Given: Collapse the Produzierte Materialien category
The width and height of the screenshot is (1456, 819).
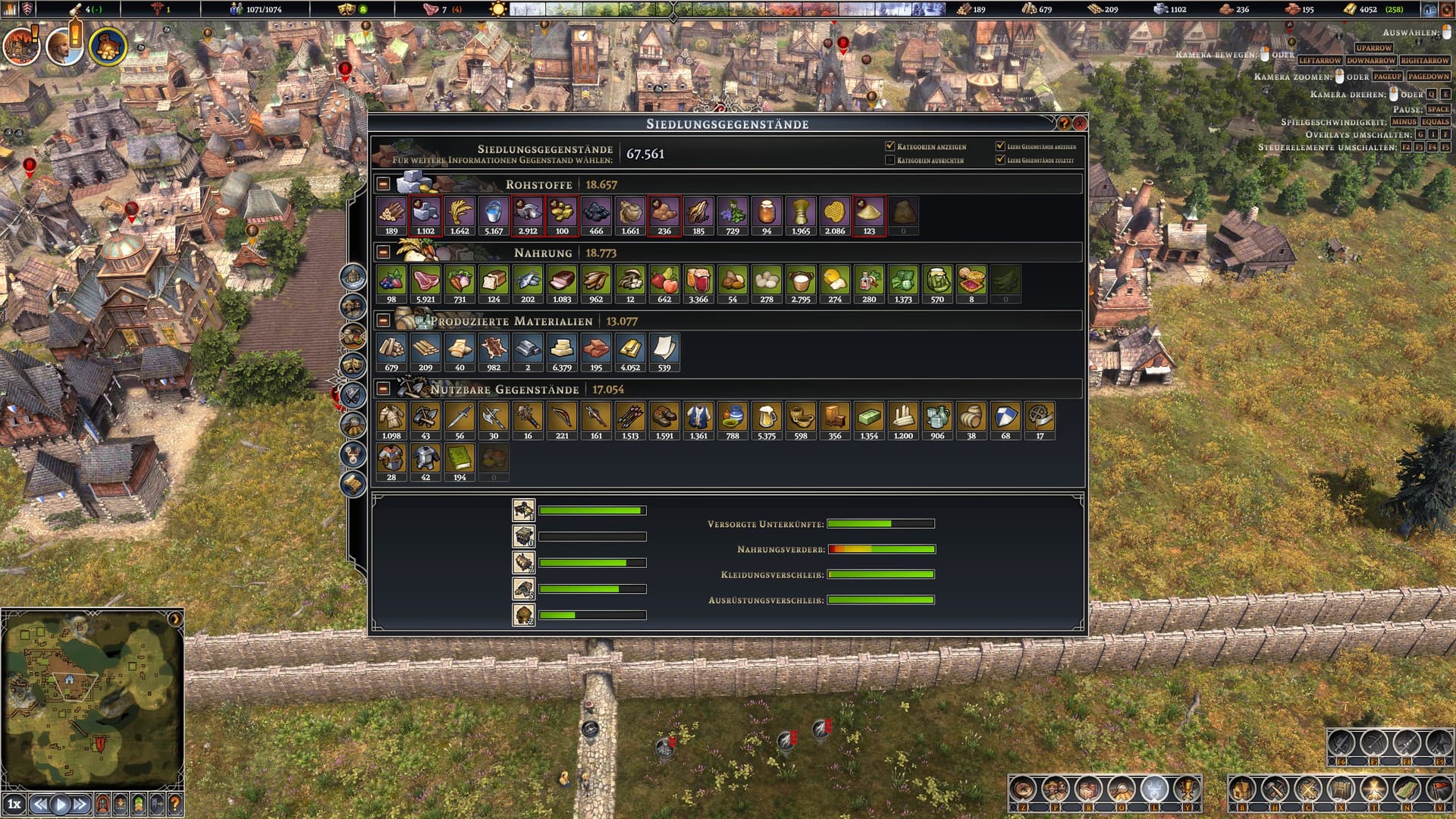Looking at the screenshot, I should coord(384,321).
